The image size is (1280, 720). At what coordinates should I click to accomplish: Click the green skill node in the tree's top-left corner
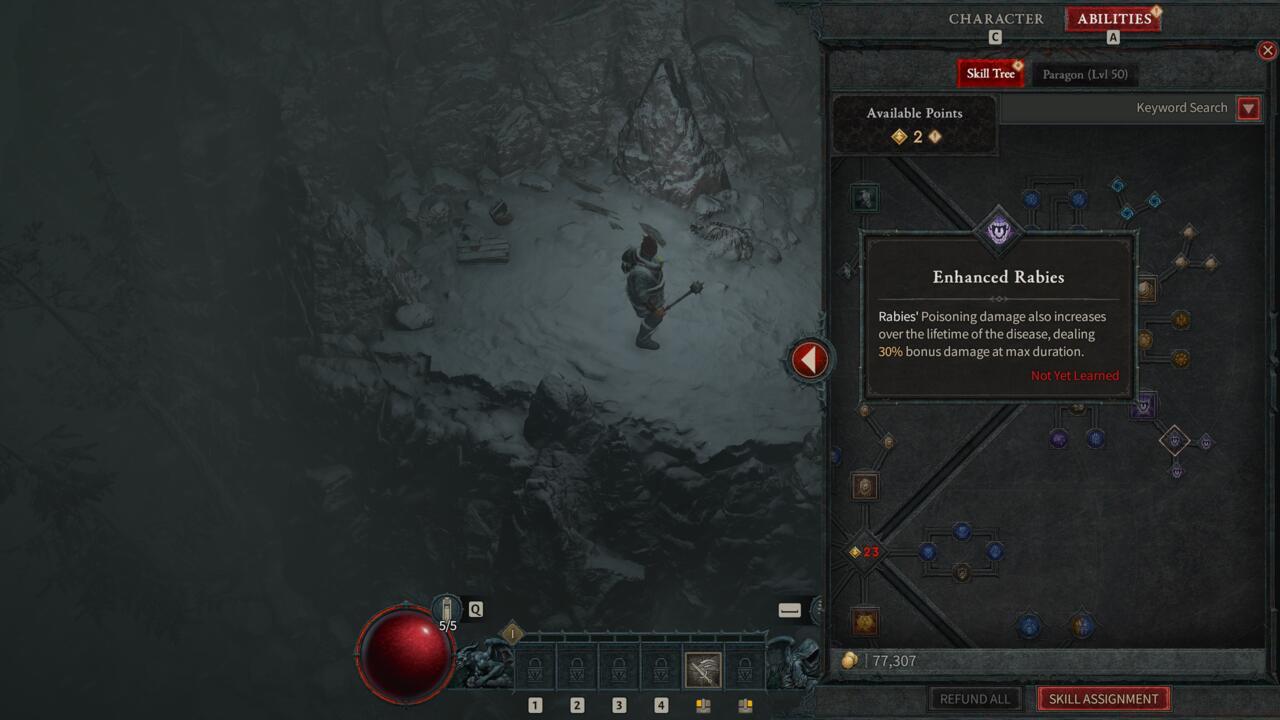(x=864, y=197)
